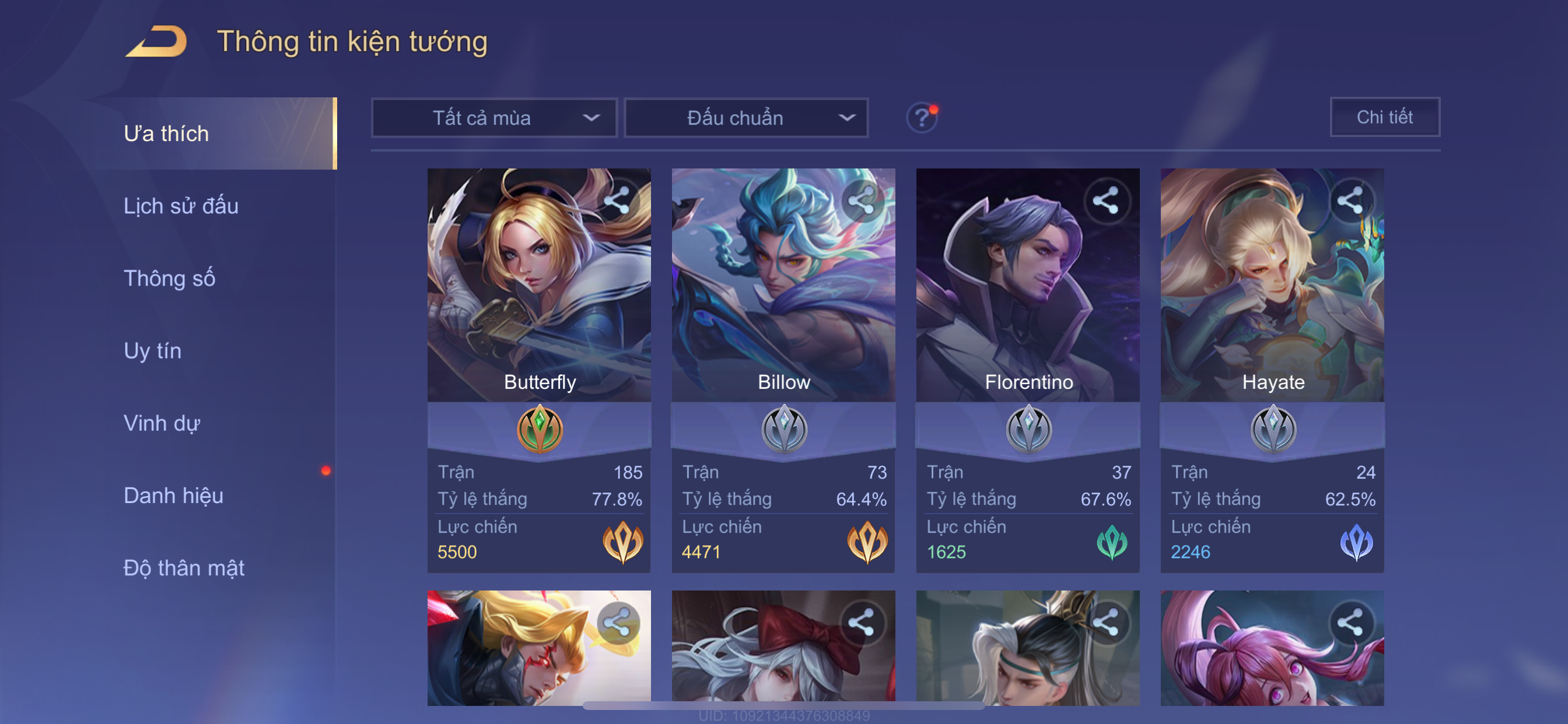Share the Butterfly hero stats

617,201
